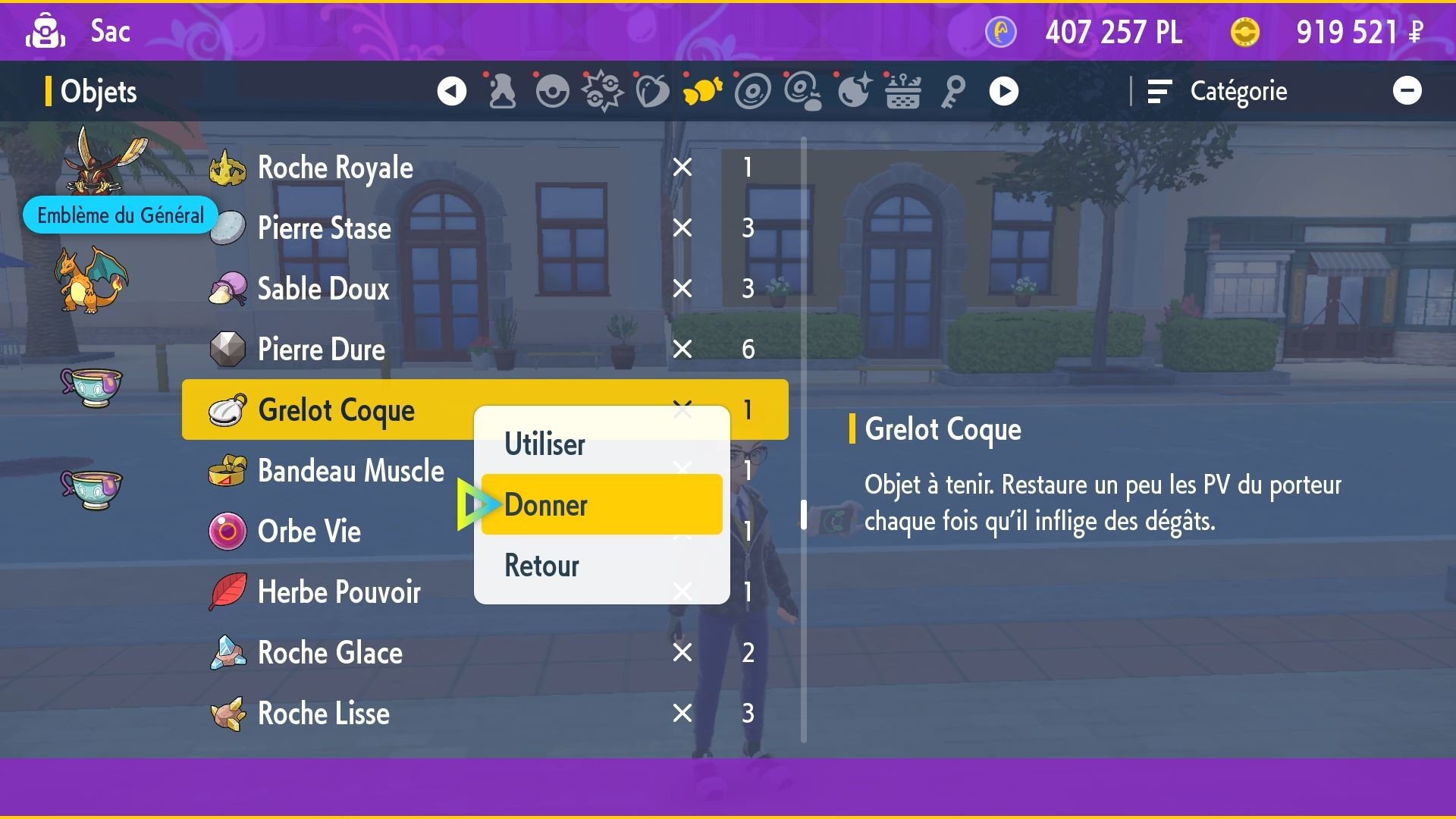This screenshot has height=819, width=1456.
Task: Open the Poké Balls pocket
Action: pyautogui.click(x=552, y=91)
